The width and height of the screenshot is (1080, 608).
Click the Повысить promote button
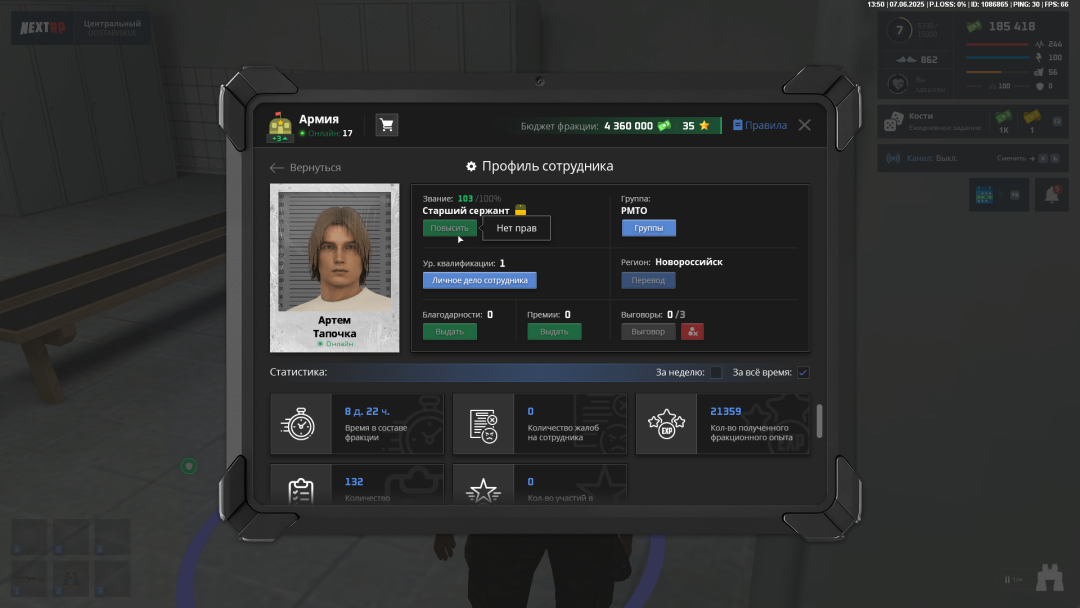click(449, 228)
